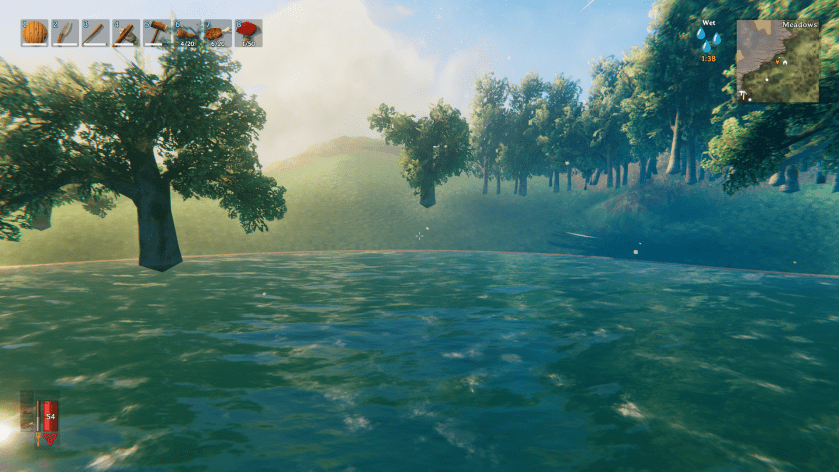Select the round wooden shield slot
Image resolution: width=839 pixels, height=472 pixels.
tap(35, 33)
